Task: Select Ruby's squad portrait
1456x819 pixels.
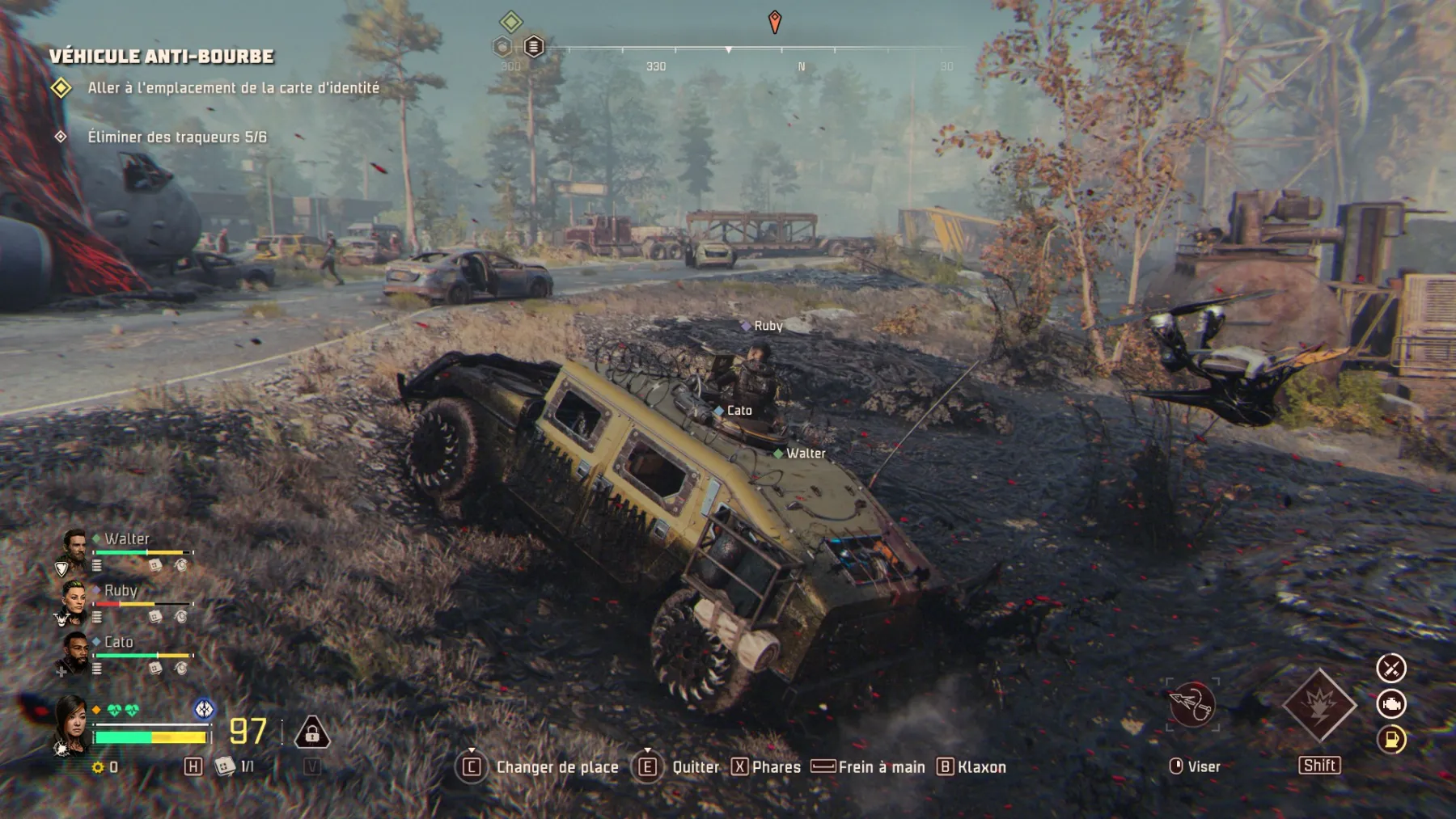Action: (x=74, y=600)
